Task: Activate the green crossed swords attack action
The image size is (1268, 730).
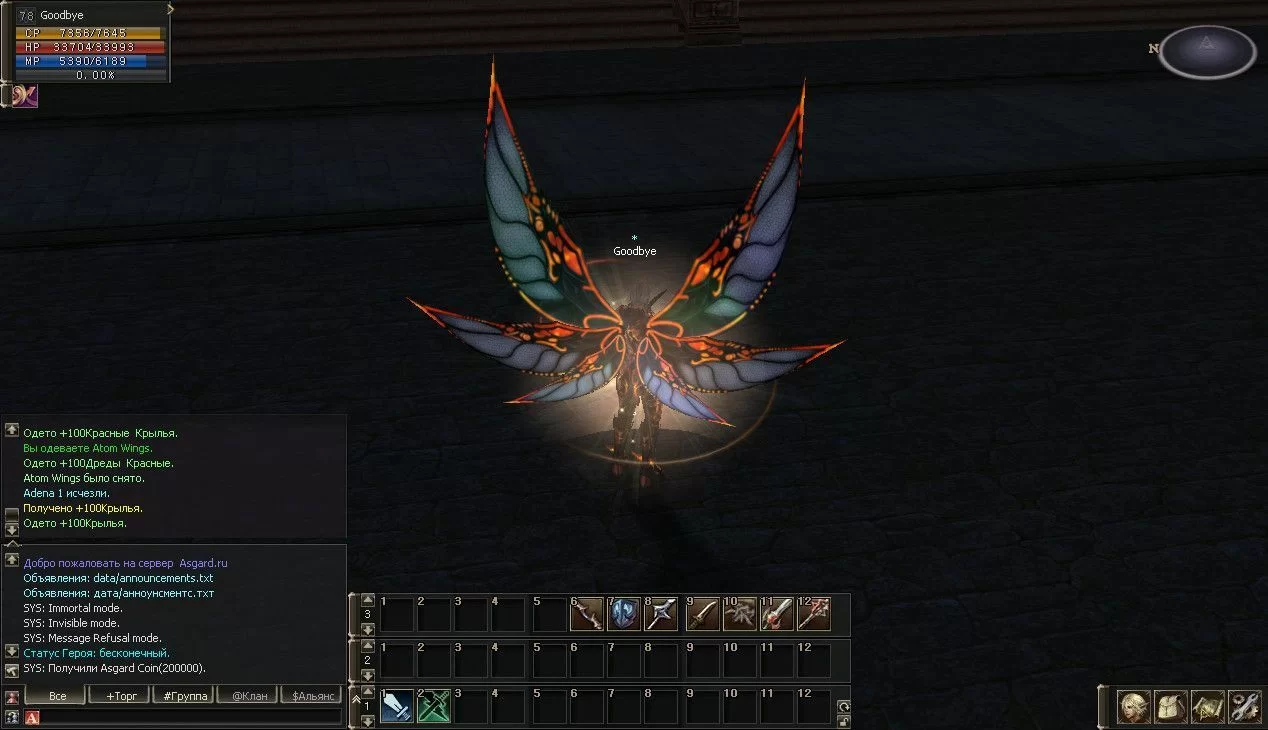Action: 434,707
